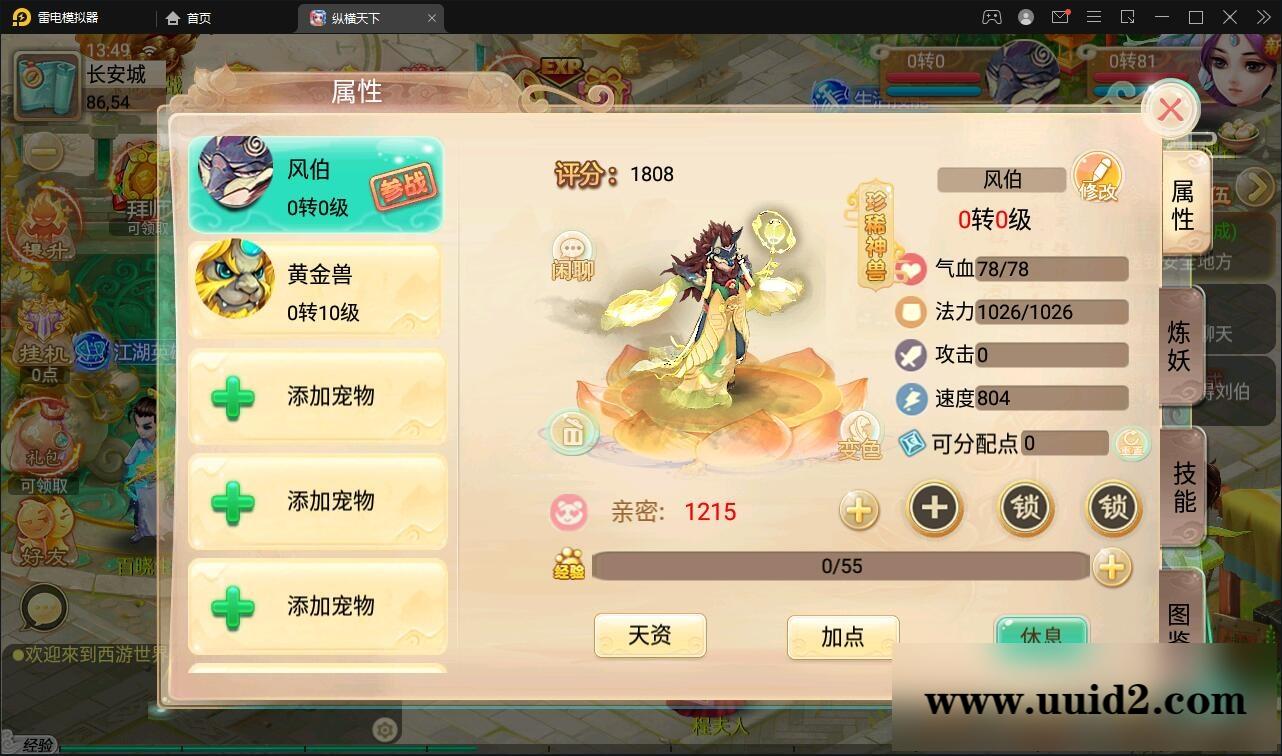1282x756 pixels.
Task: Click the 0/55 experience progress bar
Action: coord(843,566)
